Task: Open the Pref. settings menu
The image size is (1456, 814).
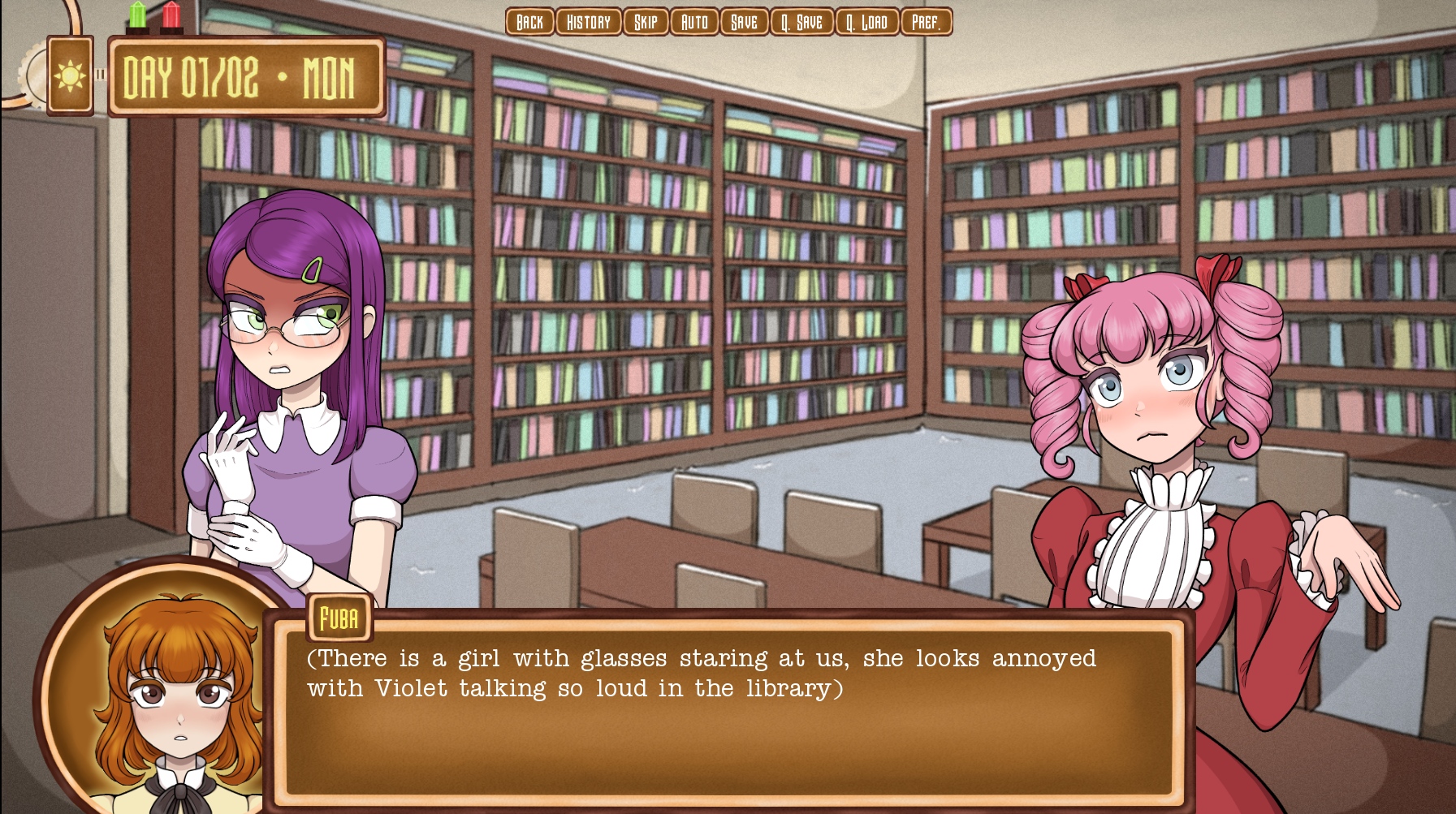Action: tap(926, 22)
